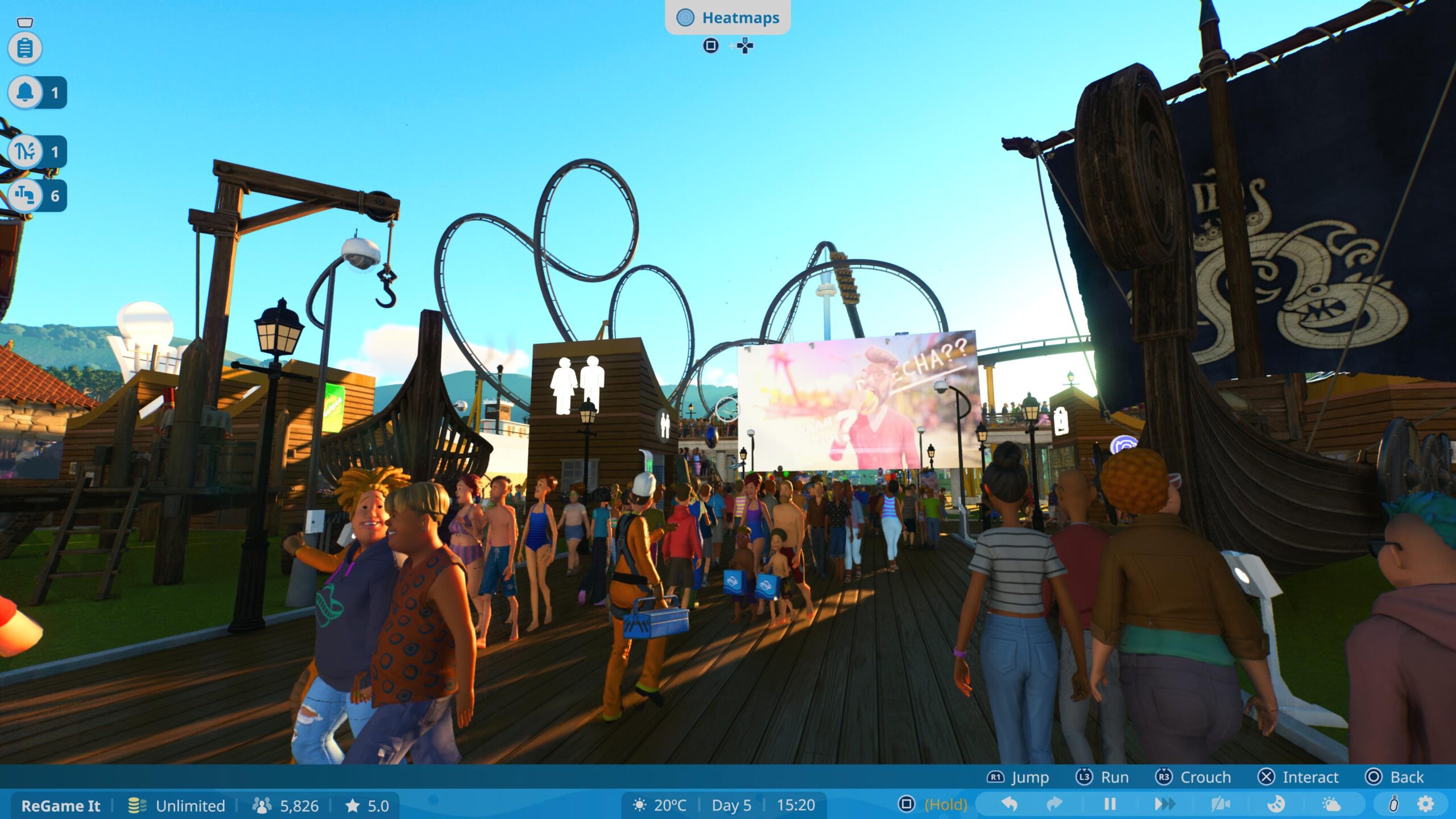The image size is (1456, 819).
Task: Enable fast-forward game speed
Action: pyautogui.click(x=1165, y=805)
